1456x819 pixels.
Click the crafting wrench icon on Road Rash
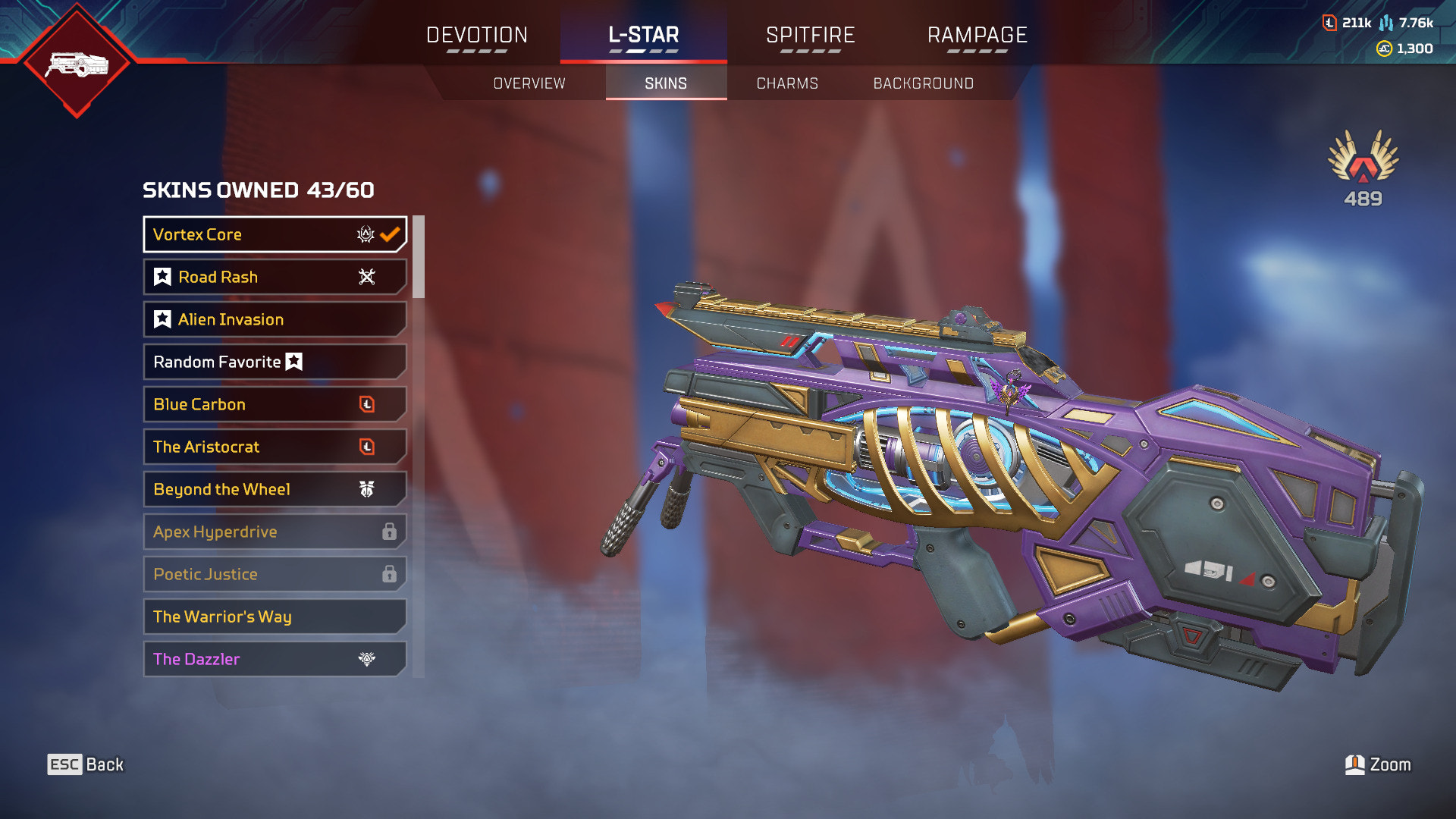click(x=366, y=277)
